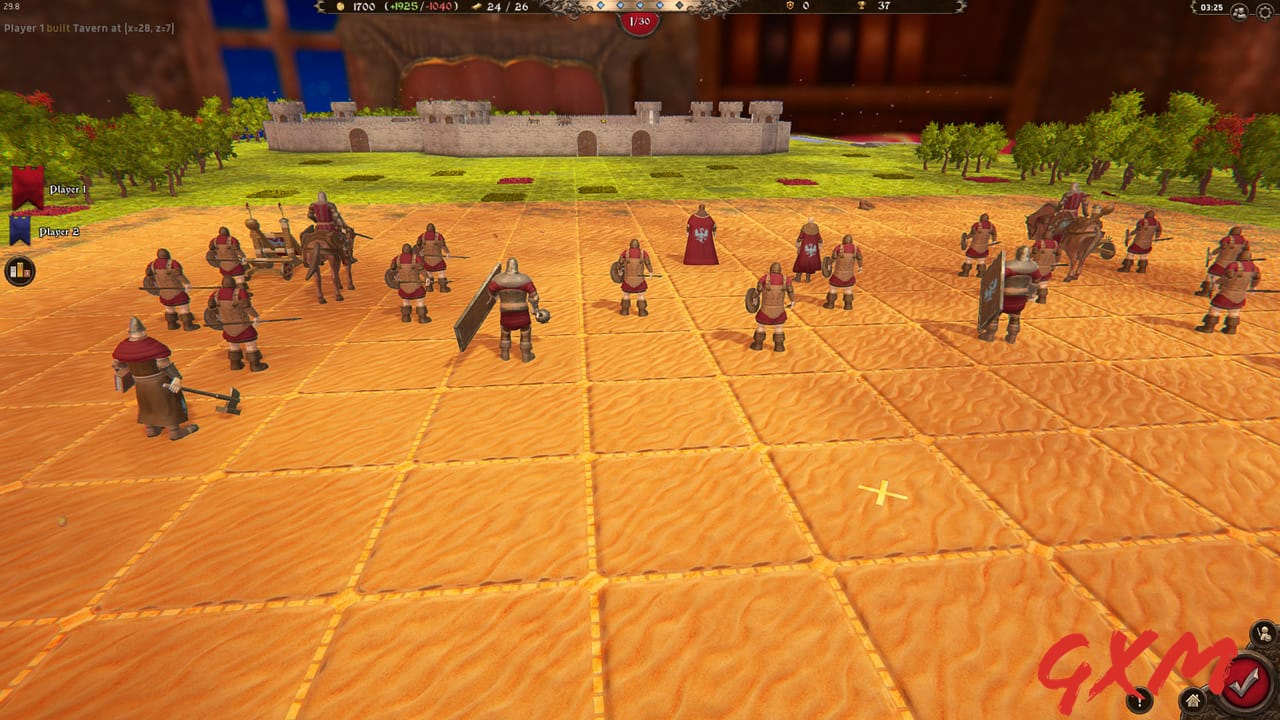Open the army statistics chart icon
The image size is (1280, 720).
pyautogui.click(x=20, y=270)
